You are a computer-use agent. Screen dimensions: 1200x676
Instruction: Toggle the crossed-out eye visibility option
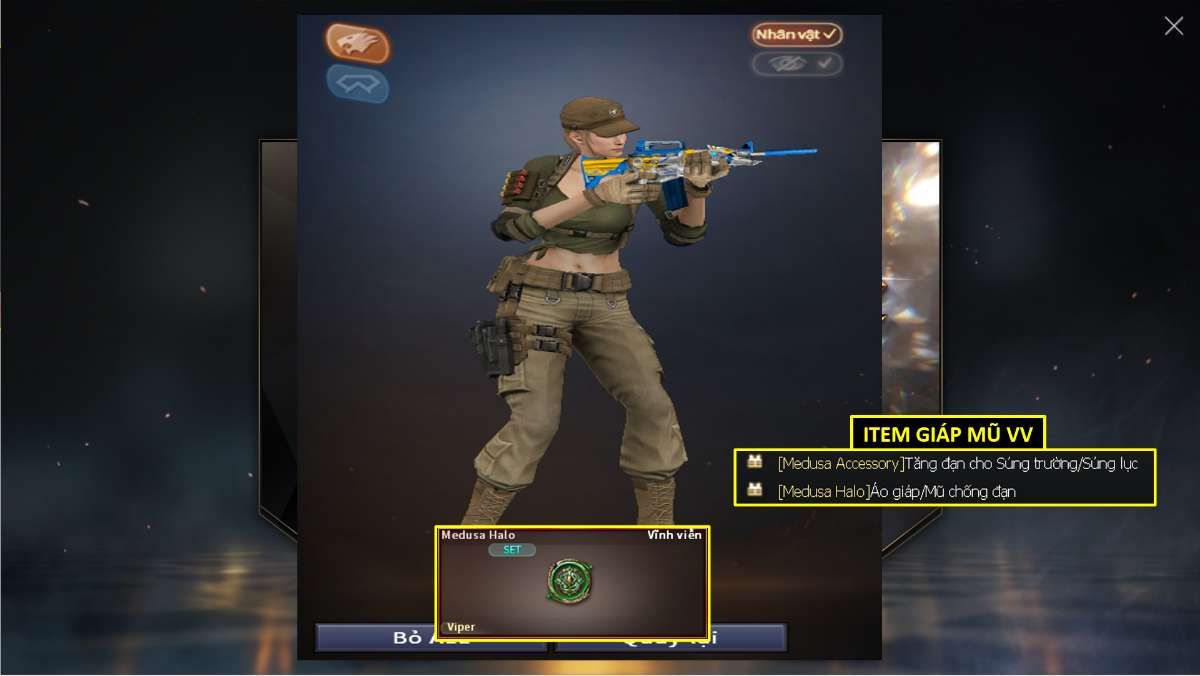(x=797, y=64)
